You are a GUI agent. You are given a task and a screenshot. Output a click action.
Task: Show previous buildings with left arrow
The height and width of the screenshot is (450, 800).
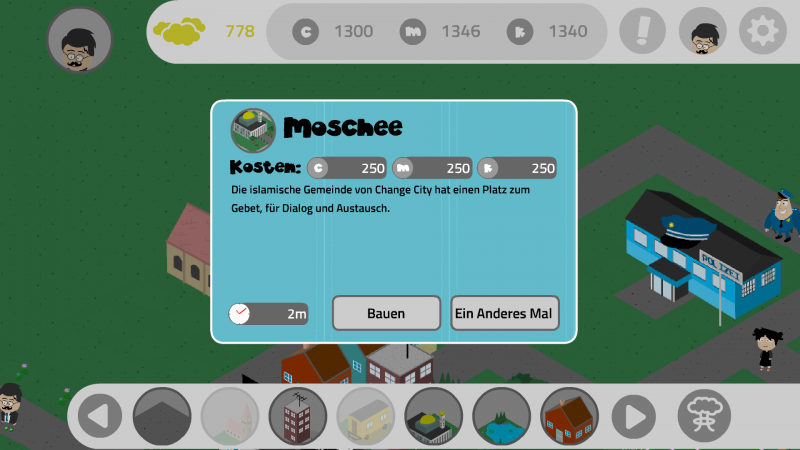[x=99, y=415]
